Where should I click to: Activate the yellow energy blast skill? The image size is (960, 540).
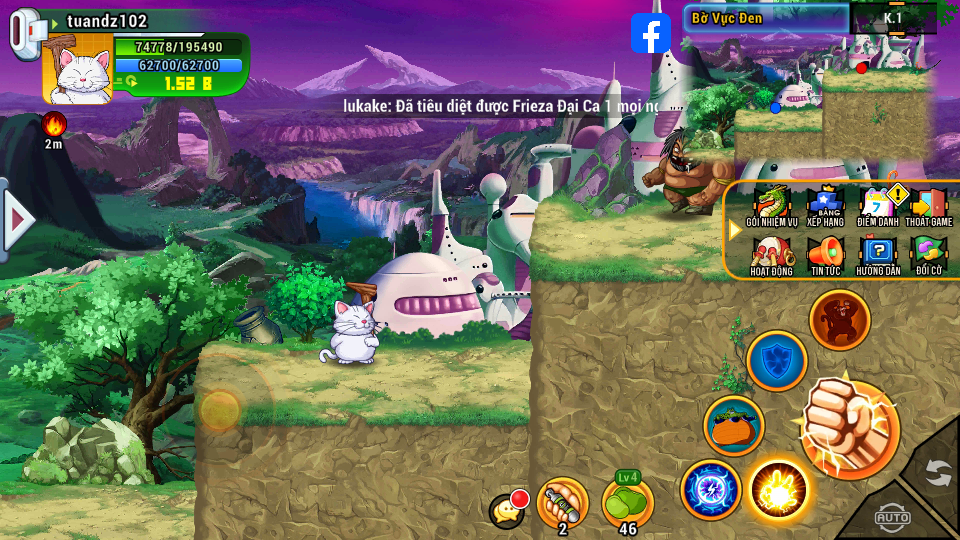[x=778, y=490]
